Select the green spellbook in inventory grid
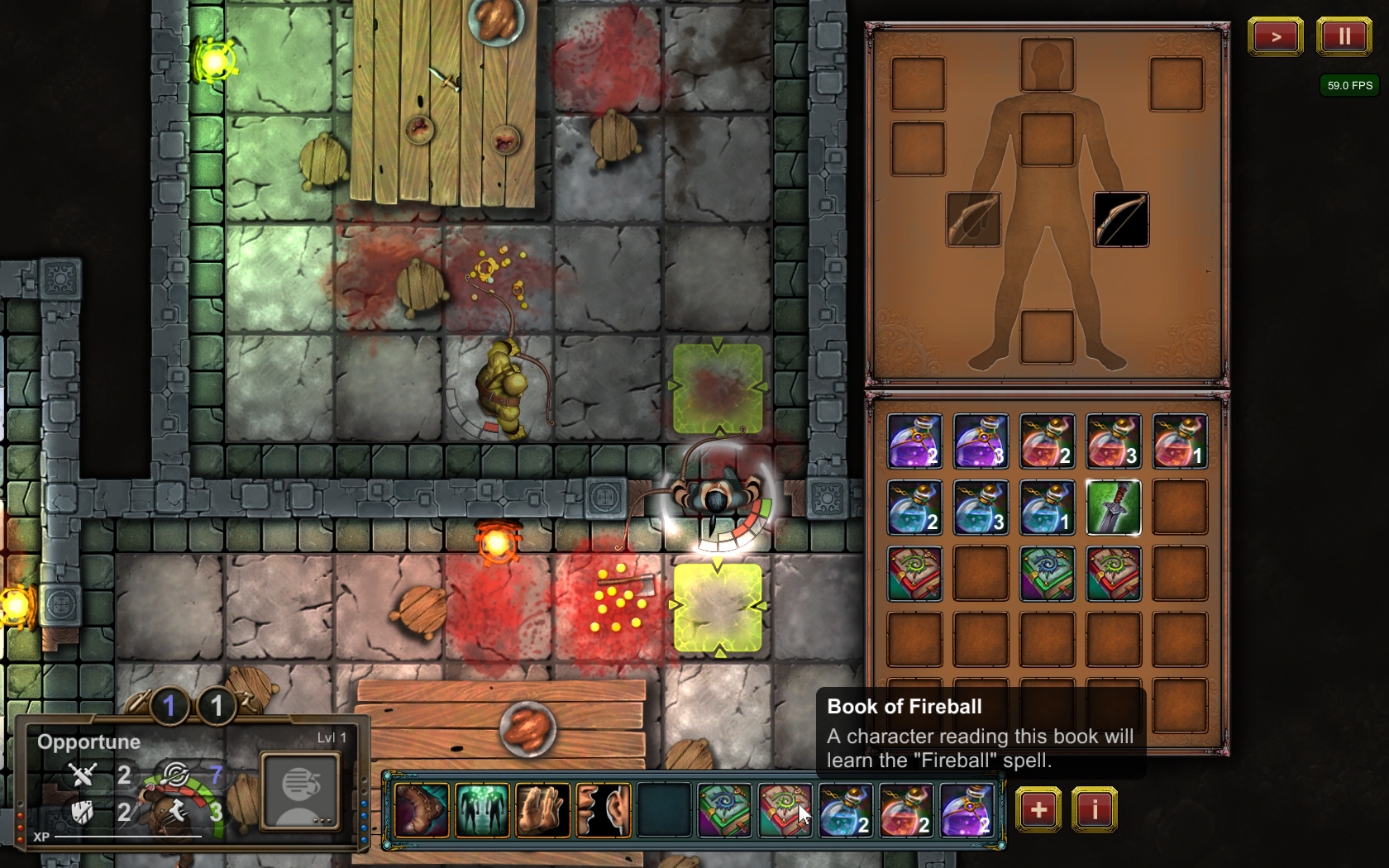This screenshot has width=1389, height=868. 1047,574
